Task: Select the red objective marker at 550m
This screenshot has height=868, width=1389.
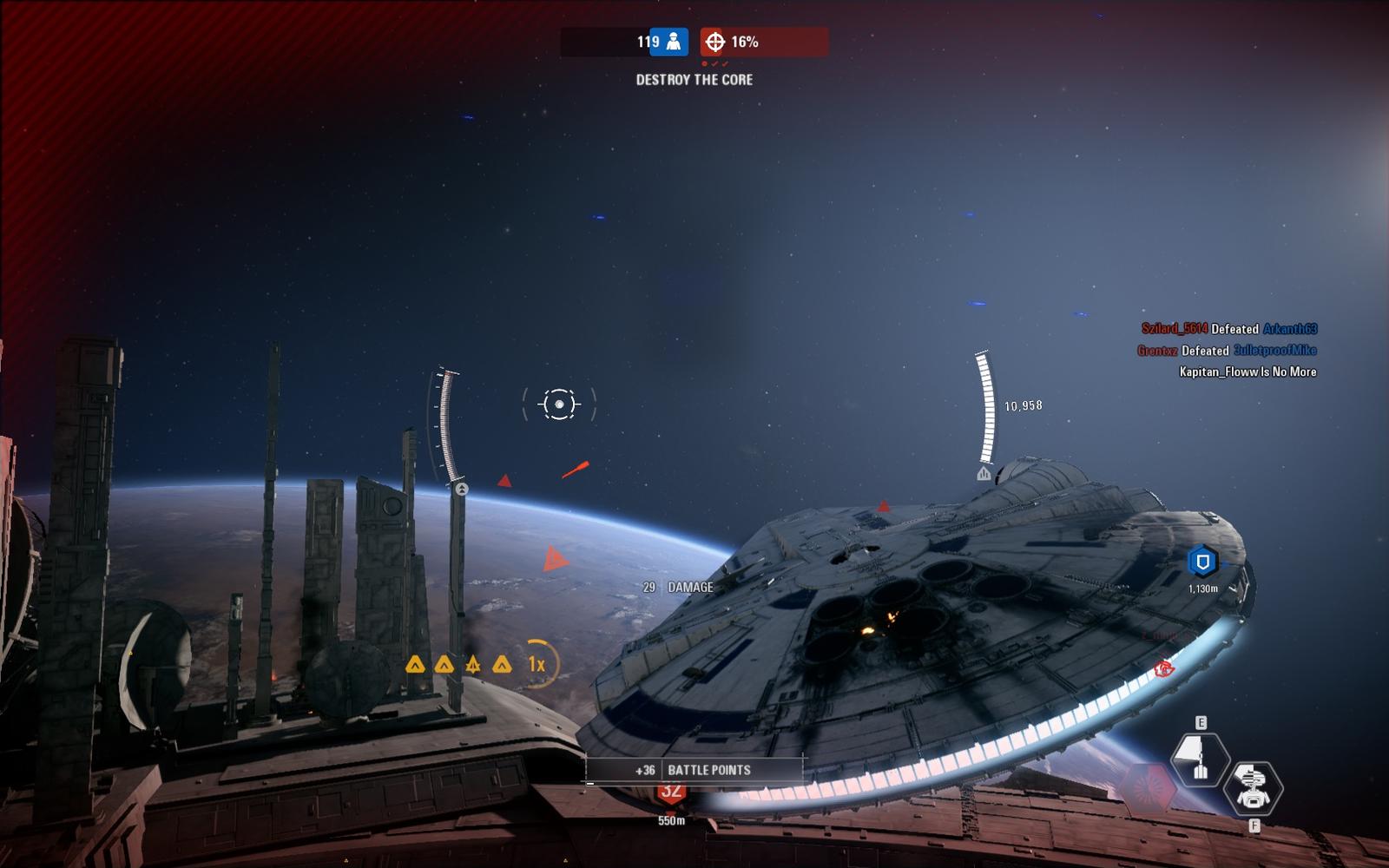Action: [670, 792]
